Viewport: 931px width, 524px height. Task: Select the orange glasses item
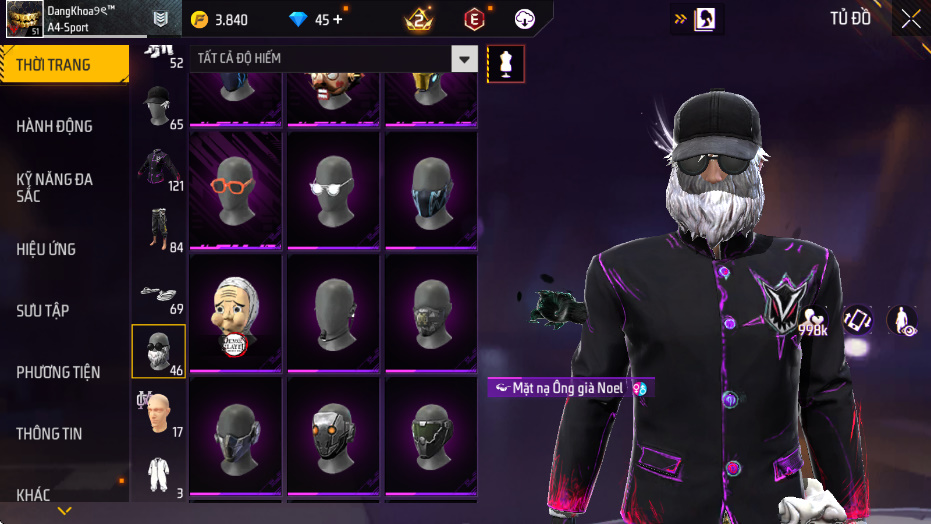[236, 189]
